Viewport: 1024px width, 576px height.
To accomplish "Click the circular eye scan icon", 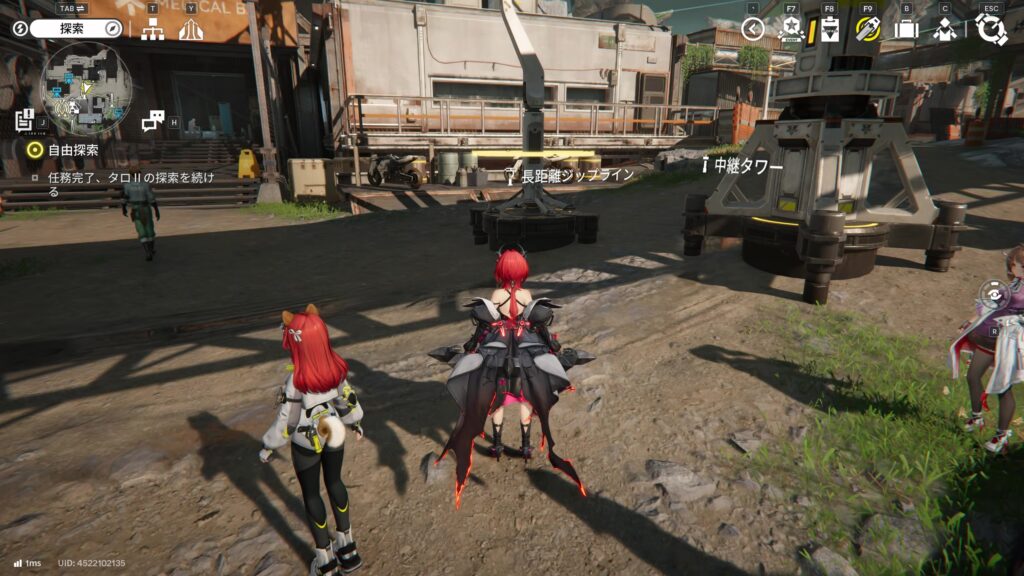I will click(x=993, y=295).
